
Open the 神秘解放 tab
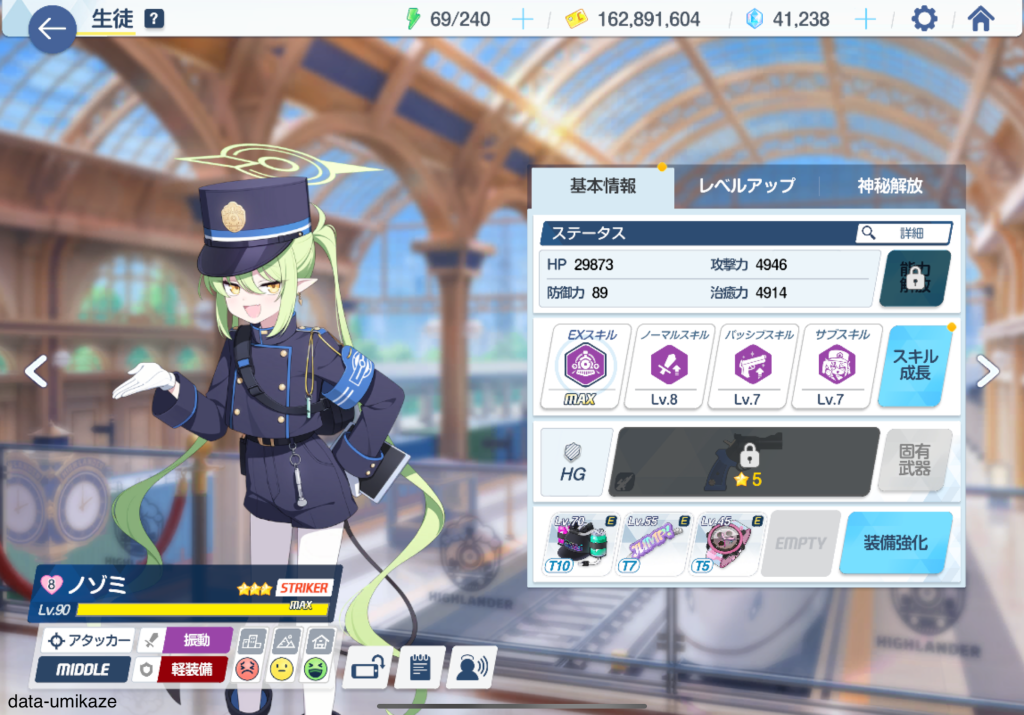click(x=890, y=186)
